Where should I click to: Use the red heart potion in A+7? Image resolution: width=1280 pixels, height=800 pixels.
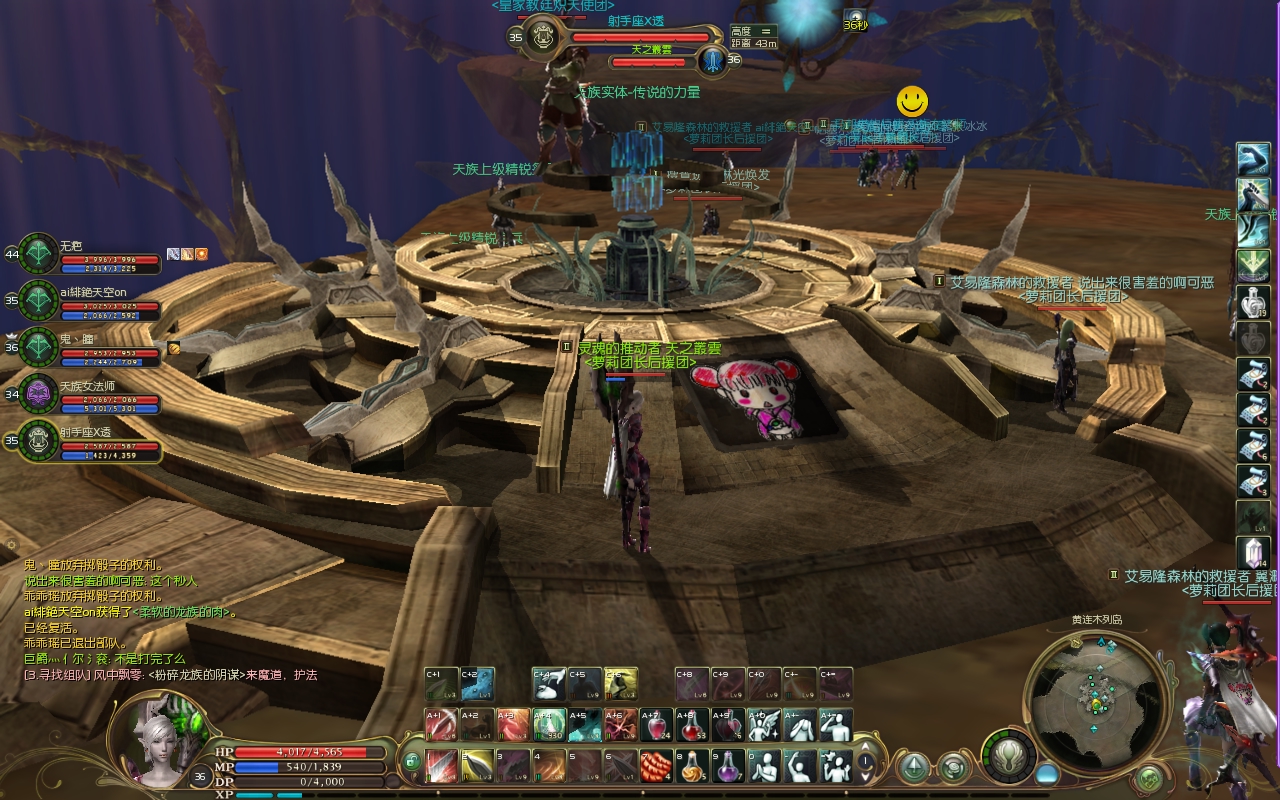656,725
